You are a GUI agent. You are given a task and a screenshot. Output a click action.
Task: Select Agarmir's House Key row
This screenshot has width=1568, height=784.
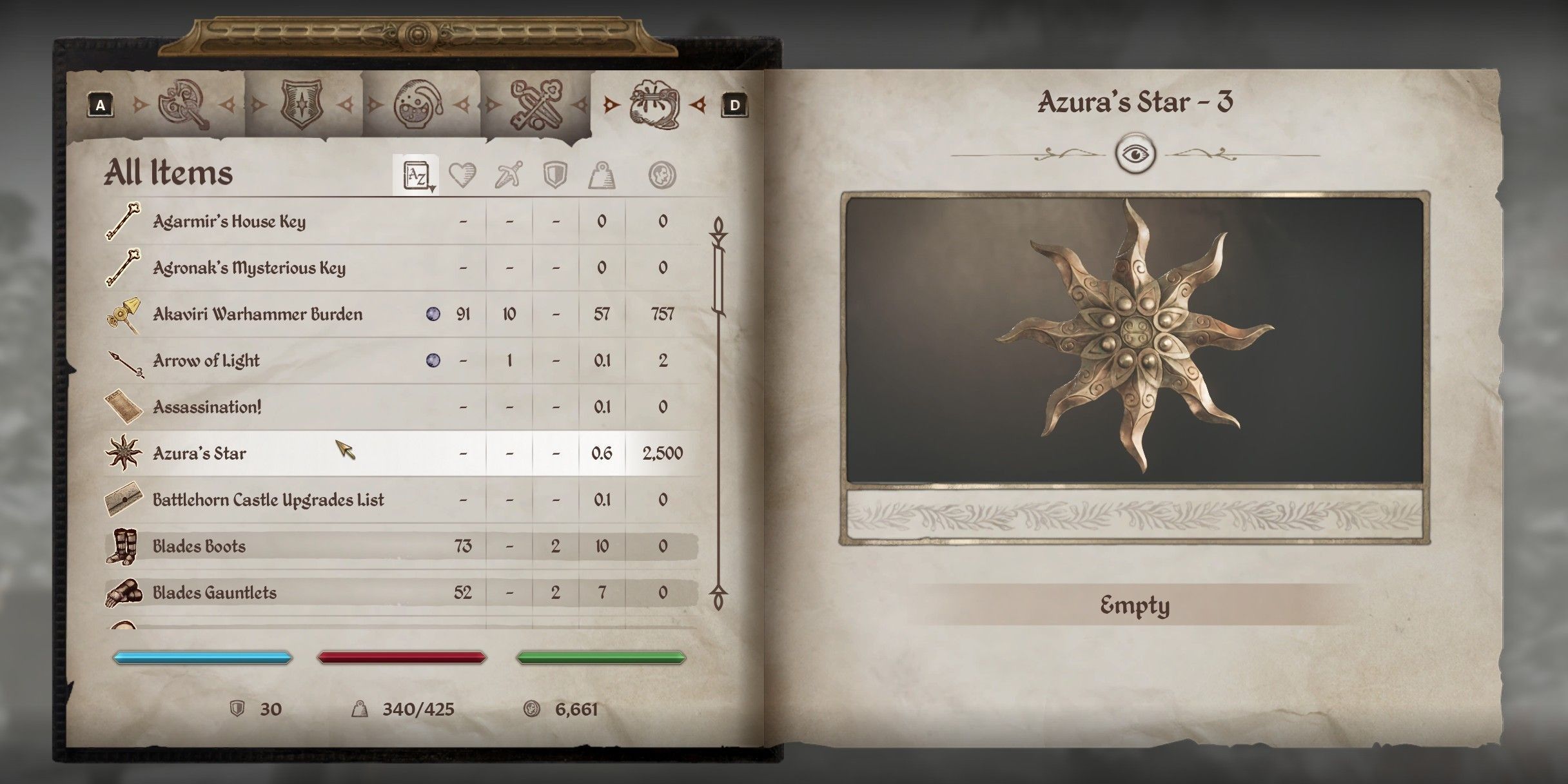tap(229, 222)
